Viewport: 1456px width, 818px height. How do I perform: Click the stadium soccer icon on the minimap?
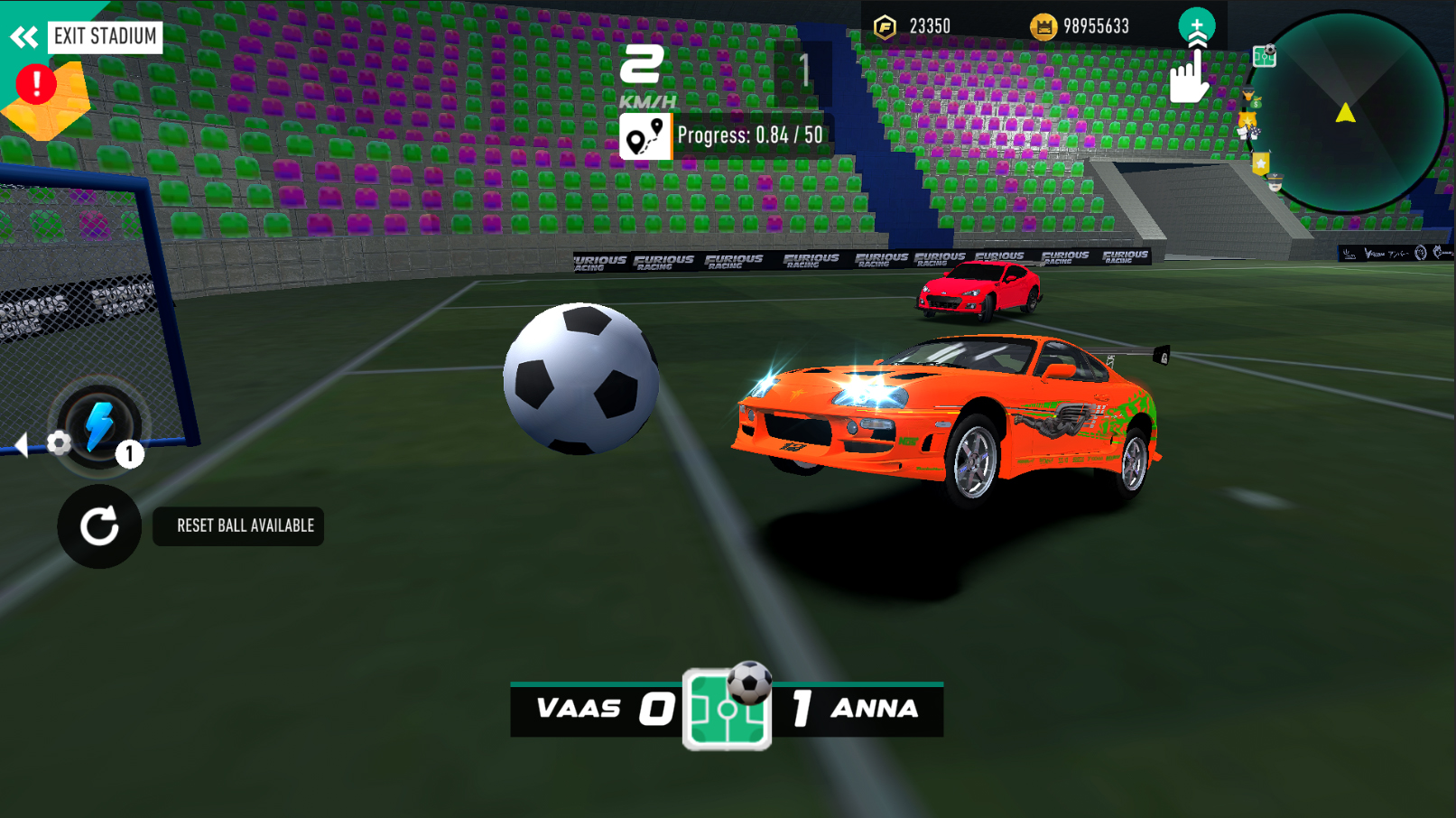(1265, 57)
